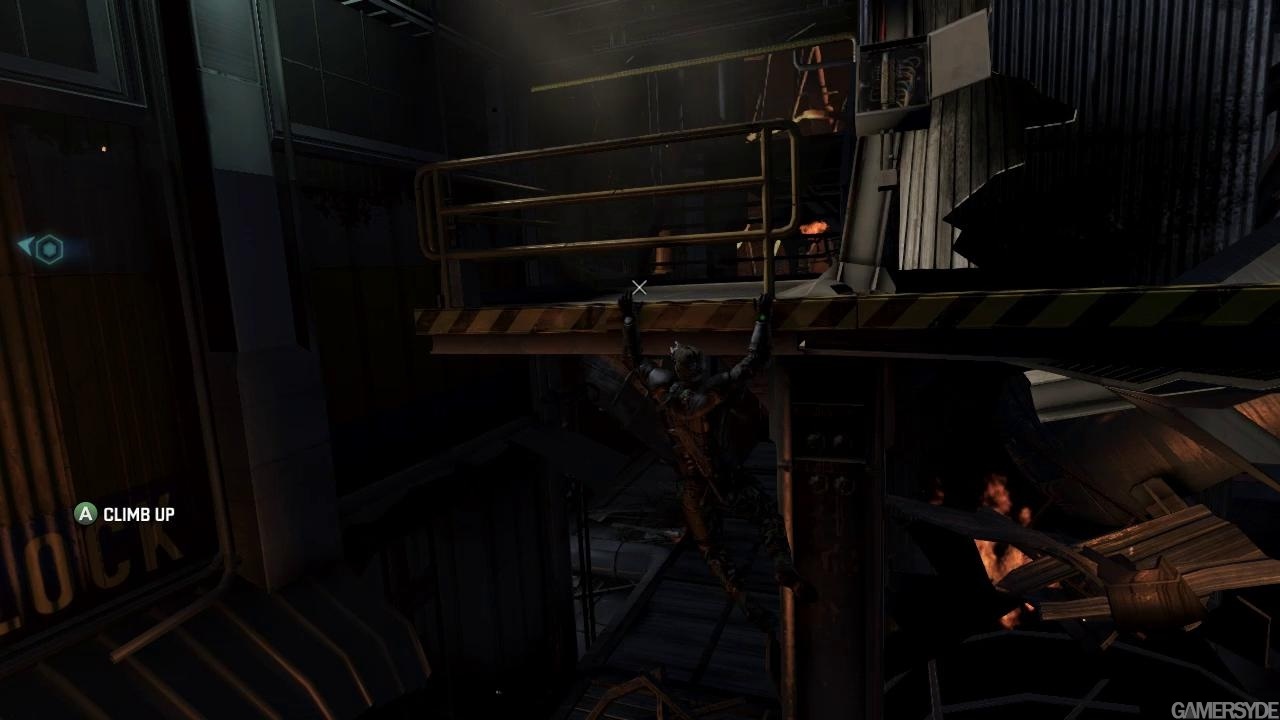
Task: Select the hexagonal objective waypoint marker
Action: [x=49, y=249]
